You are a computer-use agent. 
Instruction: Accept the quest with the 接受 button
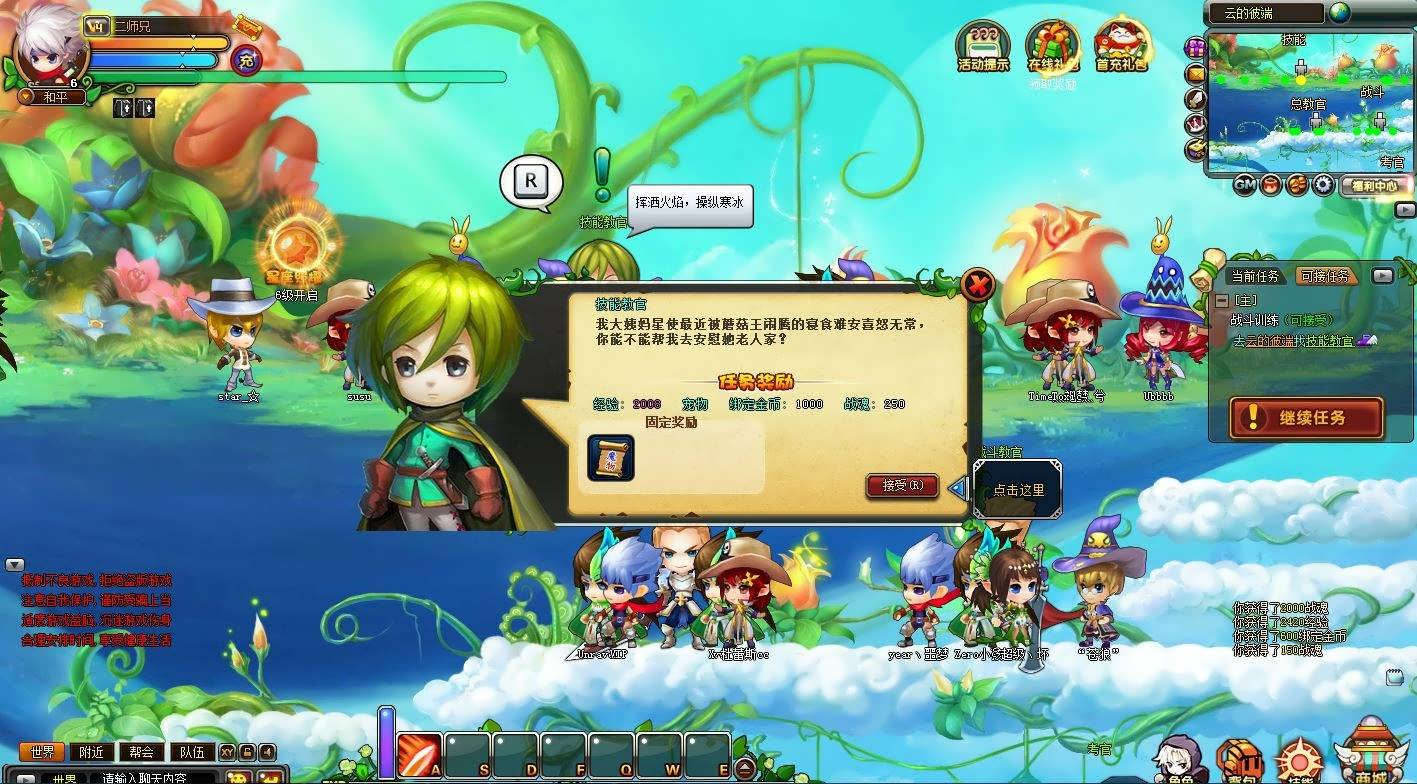pos(901,486)
